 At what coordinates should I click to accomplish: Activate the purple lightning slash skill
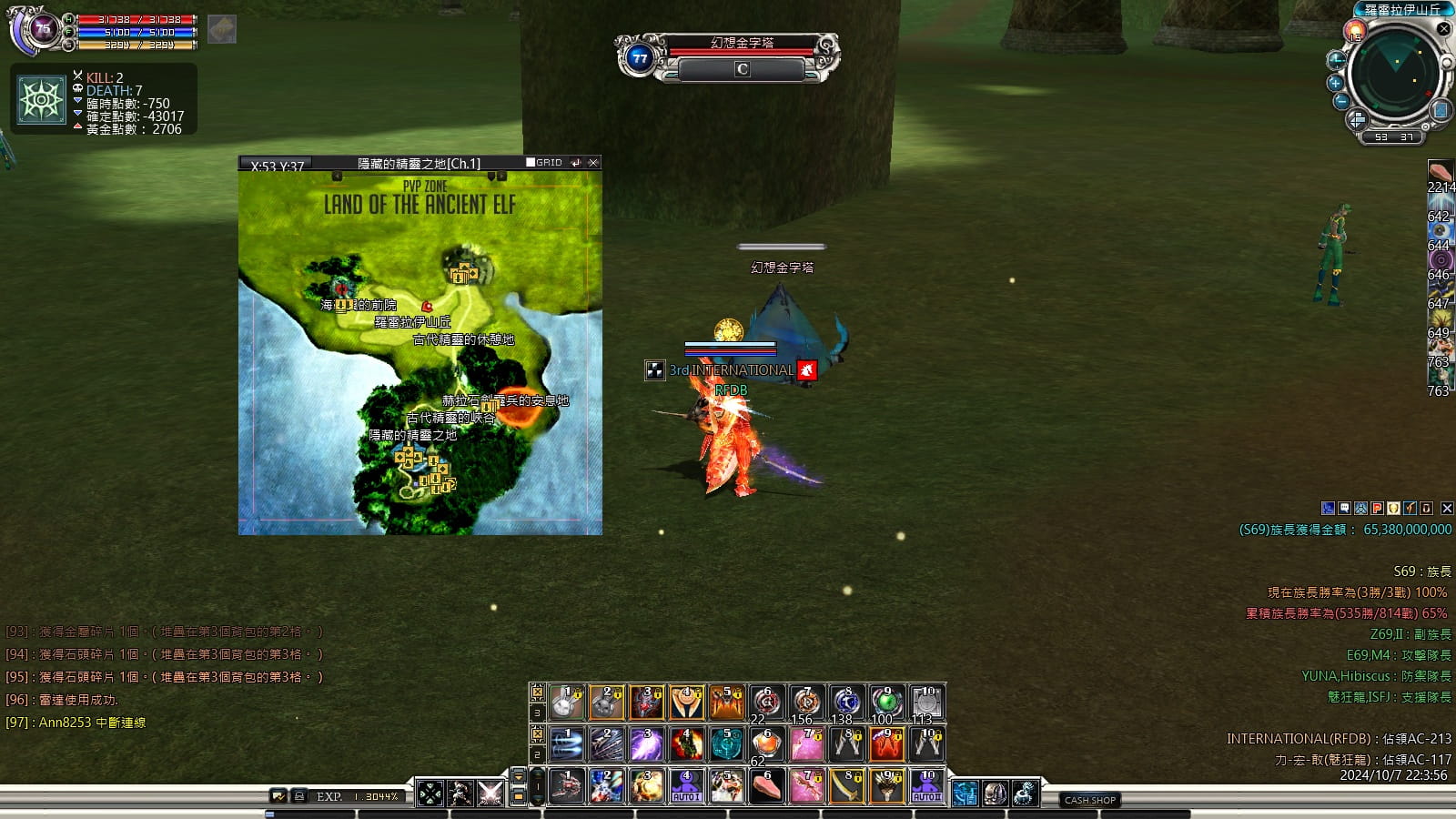pos(646,744)
